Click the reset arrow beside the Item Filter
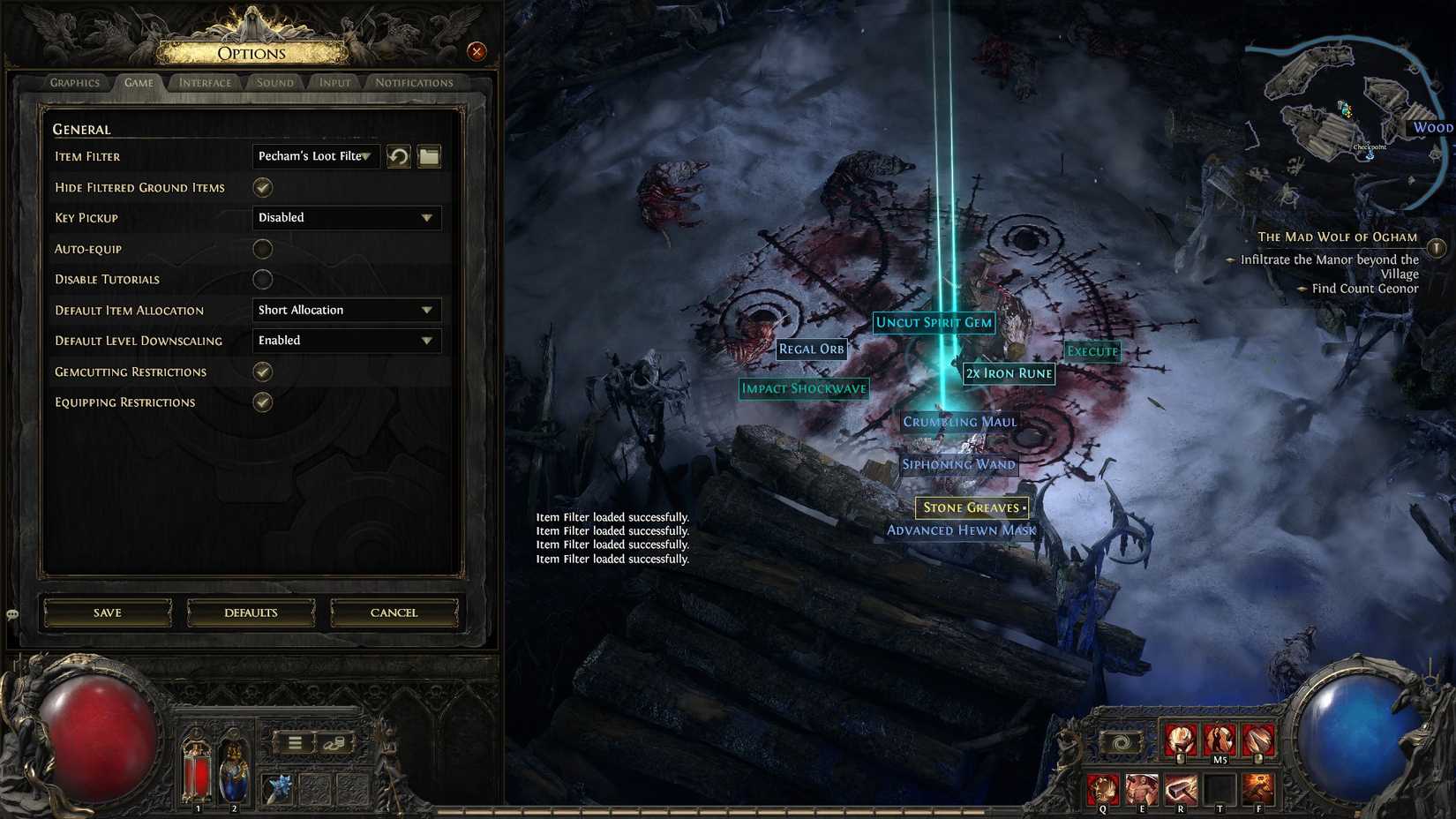Viewport: 1456px width, 819px height. (398, 156)
